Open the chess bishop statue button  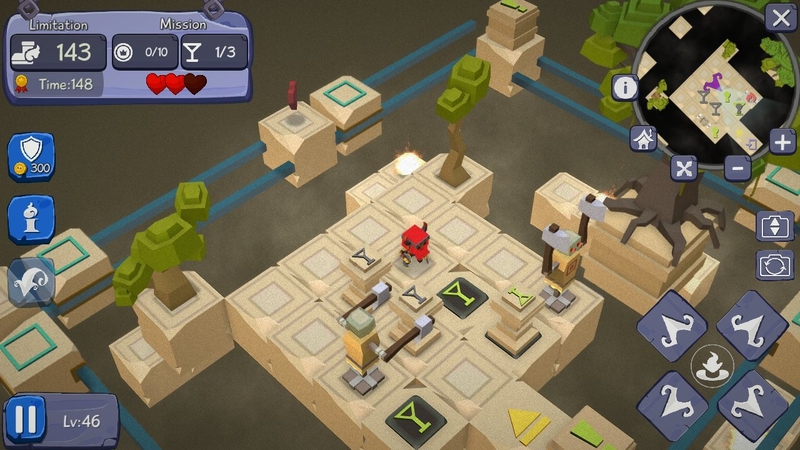click(31, 220)
